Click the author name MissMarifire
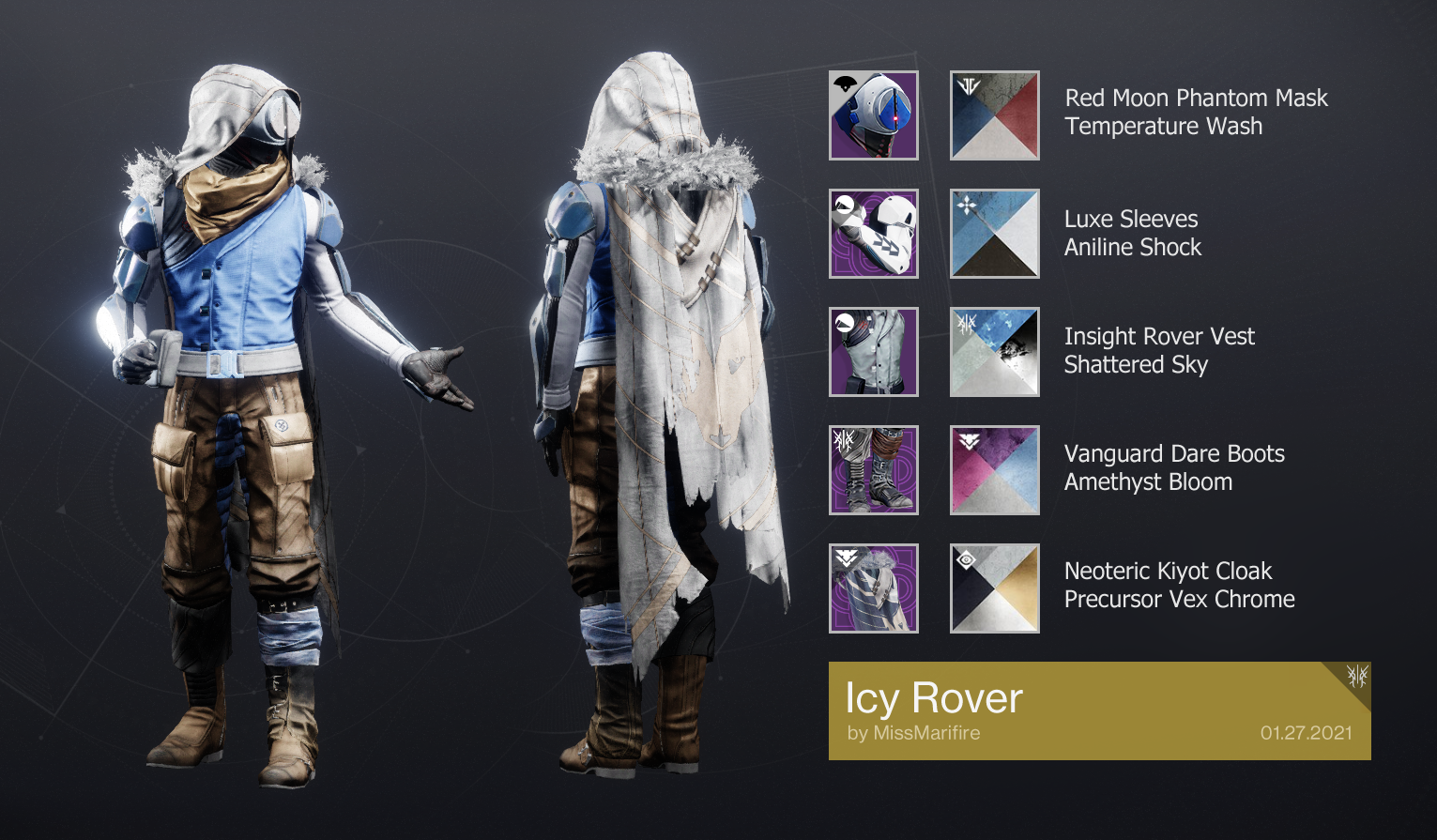 coord(915,733)
